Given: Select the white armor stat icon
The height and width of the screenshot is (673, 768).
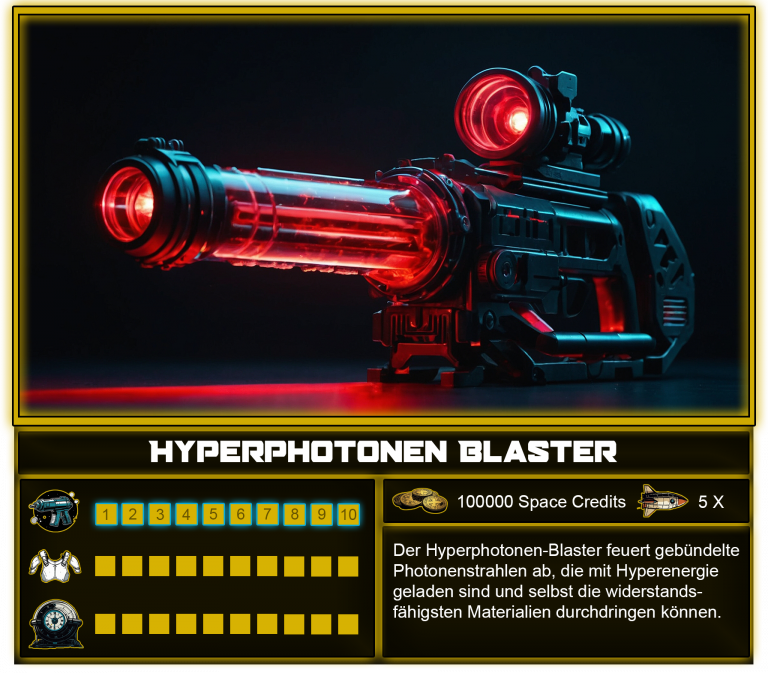Looking at the screenshot, I should (x=54, y=567).
